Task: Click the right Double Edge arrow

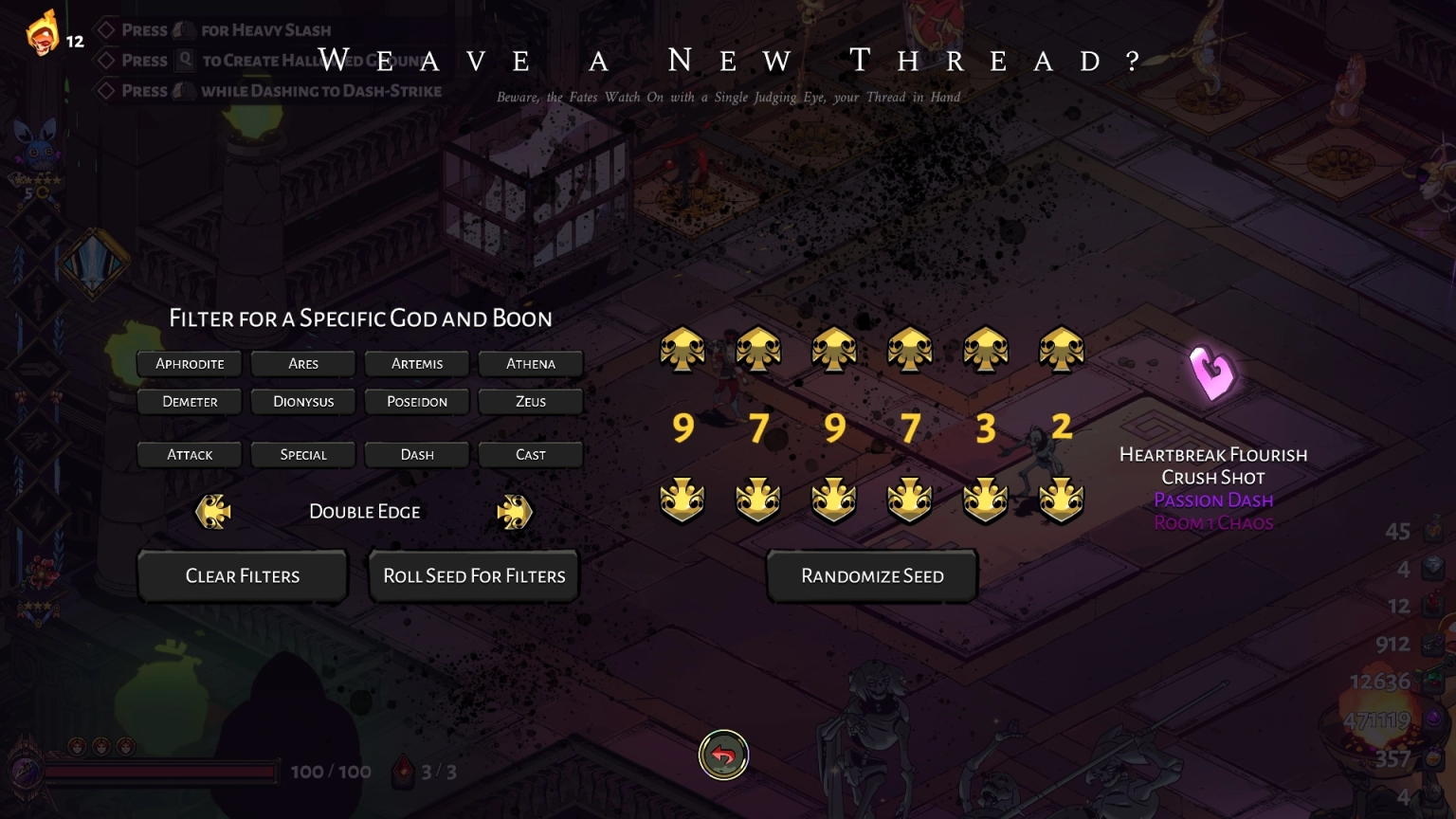Action: point(515,511)
